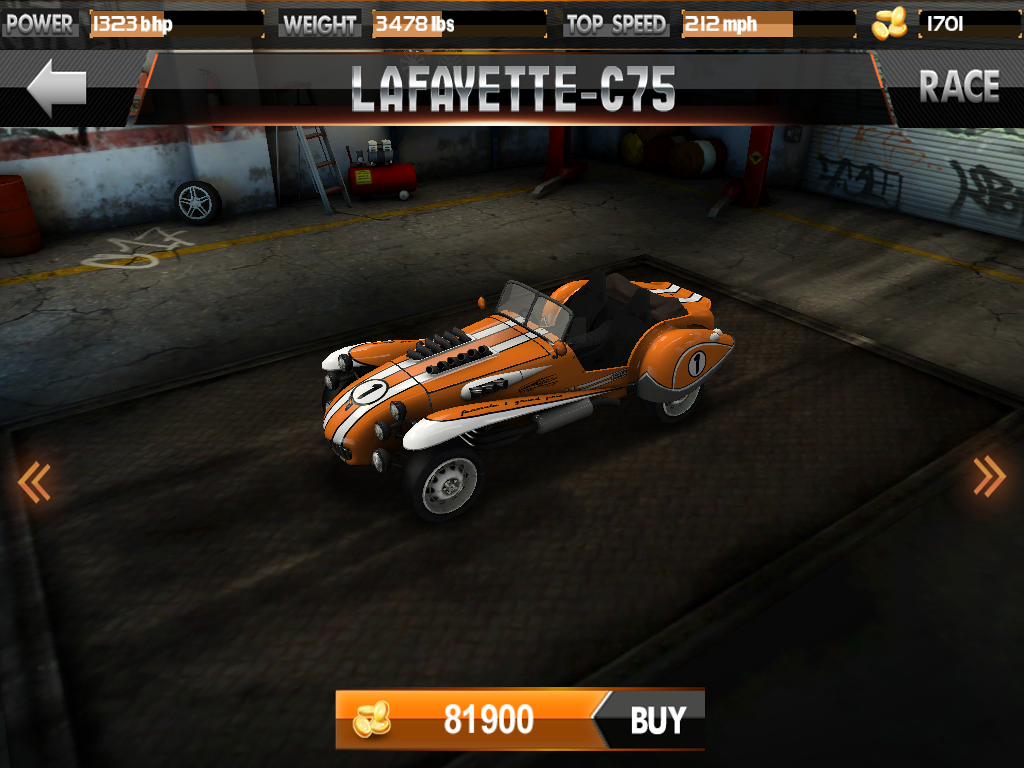Start a race with the RACE button

pyautogui.click(x=958, y=87)
